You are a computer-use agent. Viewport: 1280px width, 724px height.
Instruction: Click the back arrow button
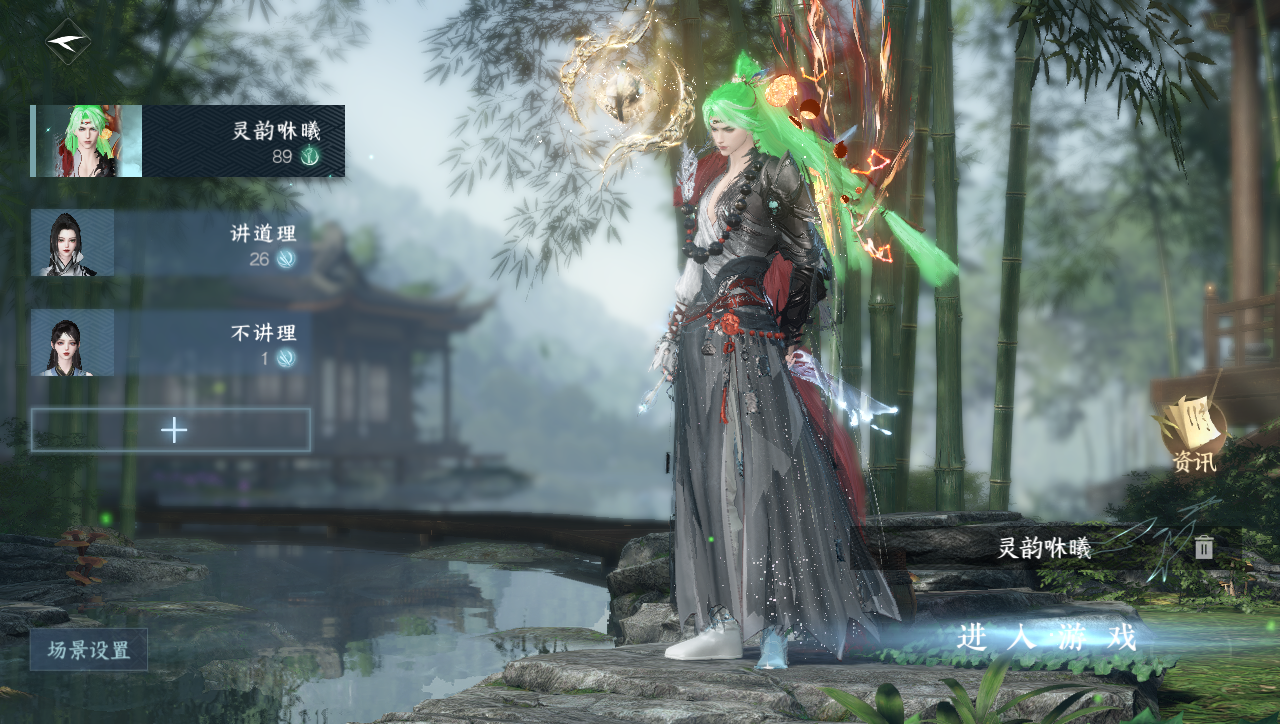[68, 42]
